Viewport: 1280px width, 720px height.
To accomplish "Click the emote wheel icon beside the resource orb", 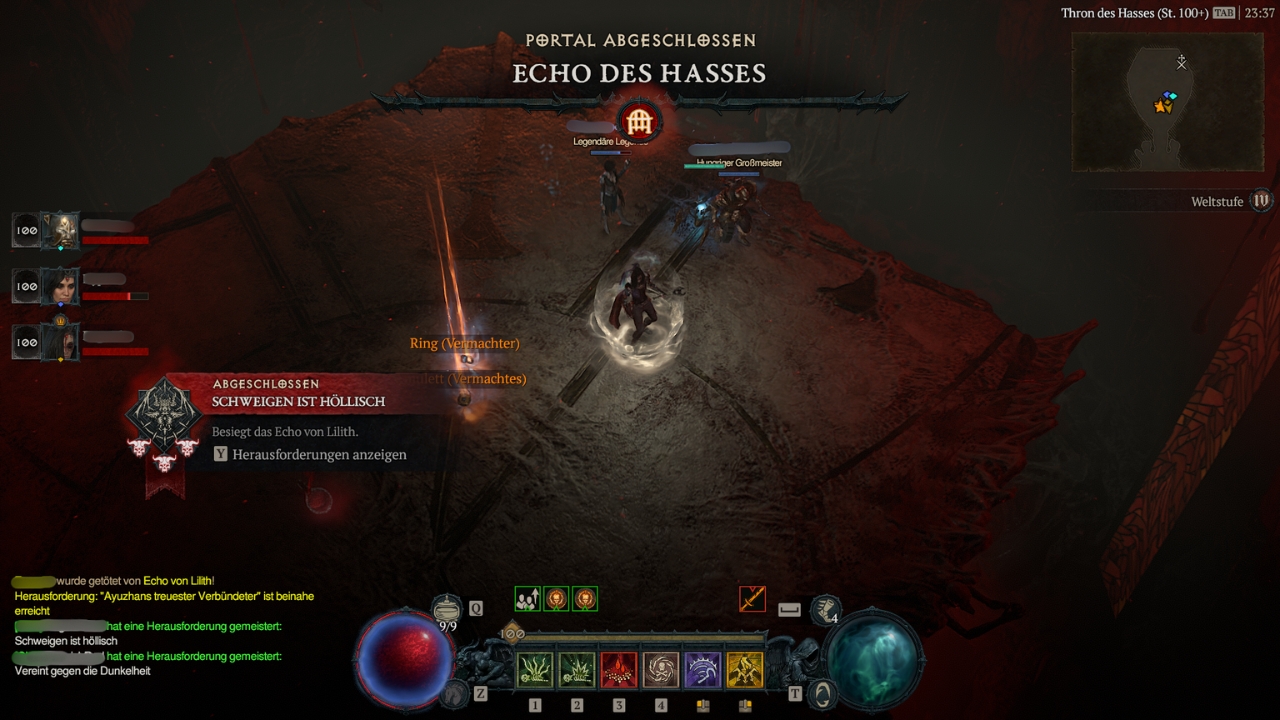I will 824,608.
